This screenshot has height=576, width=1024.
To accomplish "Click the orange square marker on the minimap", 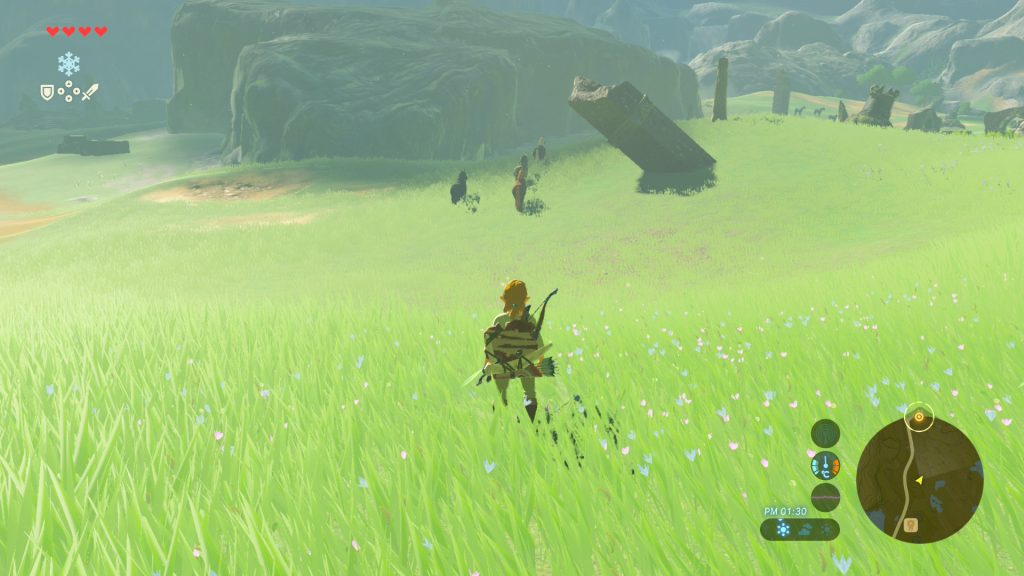I will [911, 524].
